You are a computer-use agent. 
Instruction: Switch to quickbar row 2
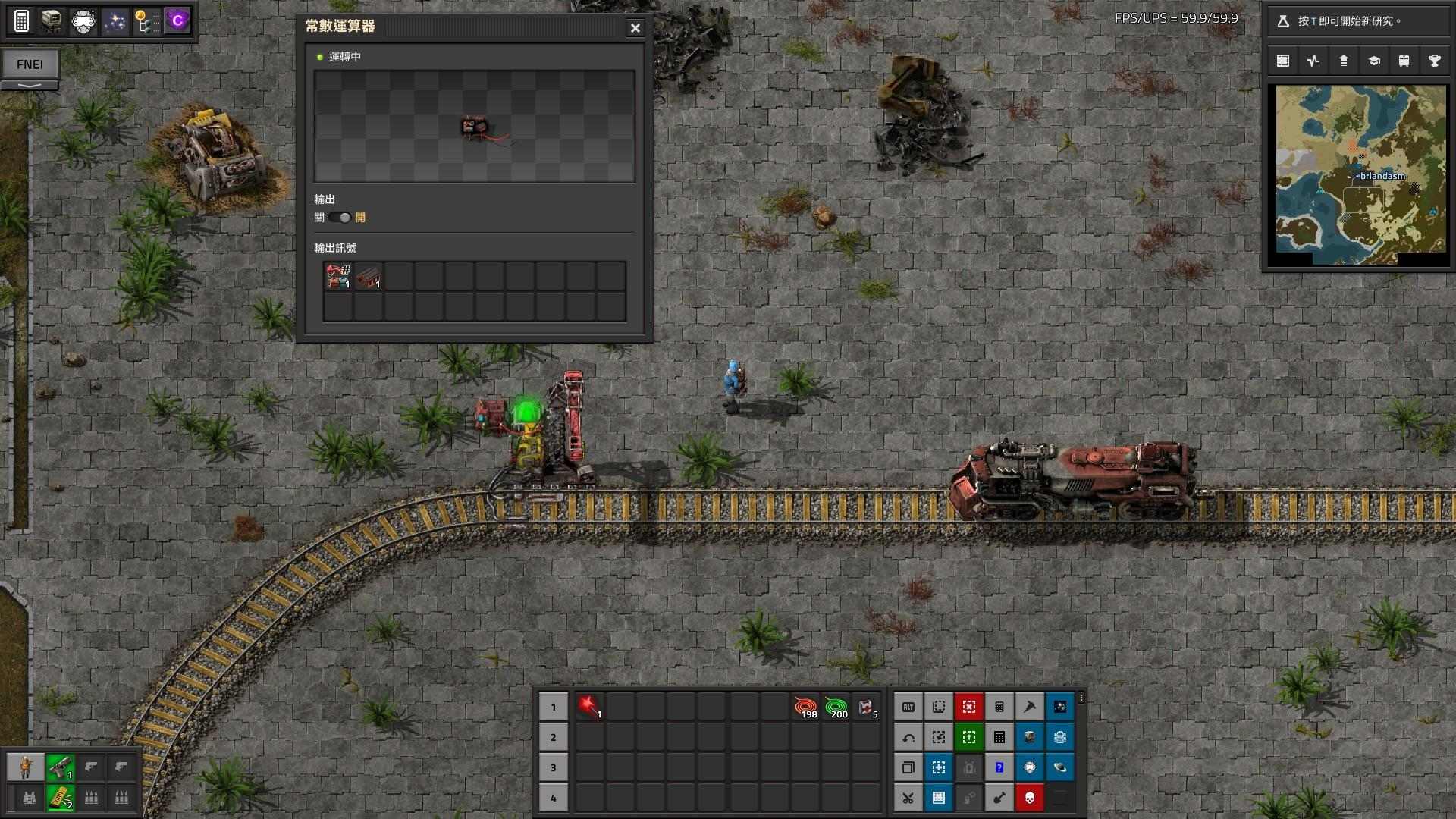click(554, 736)
